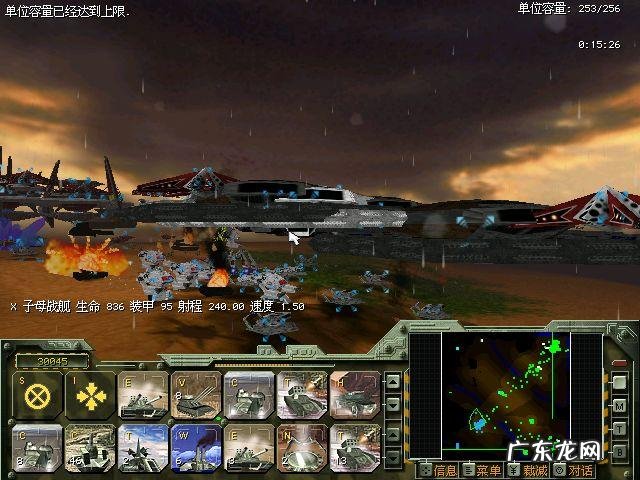The image size is (640, 480).
Task: Choose the landing pad icon labeled N
Action: click(302, 444)
